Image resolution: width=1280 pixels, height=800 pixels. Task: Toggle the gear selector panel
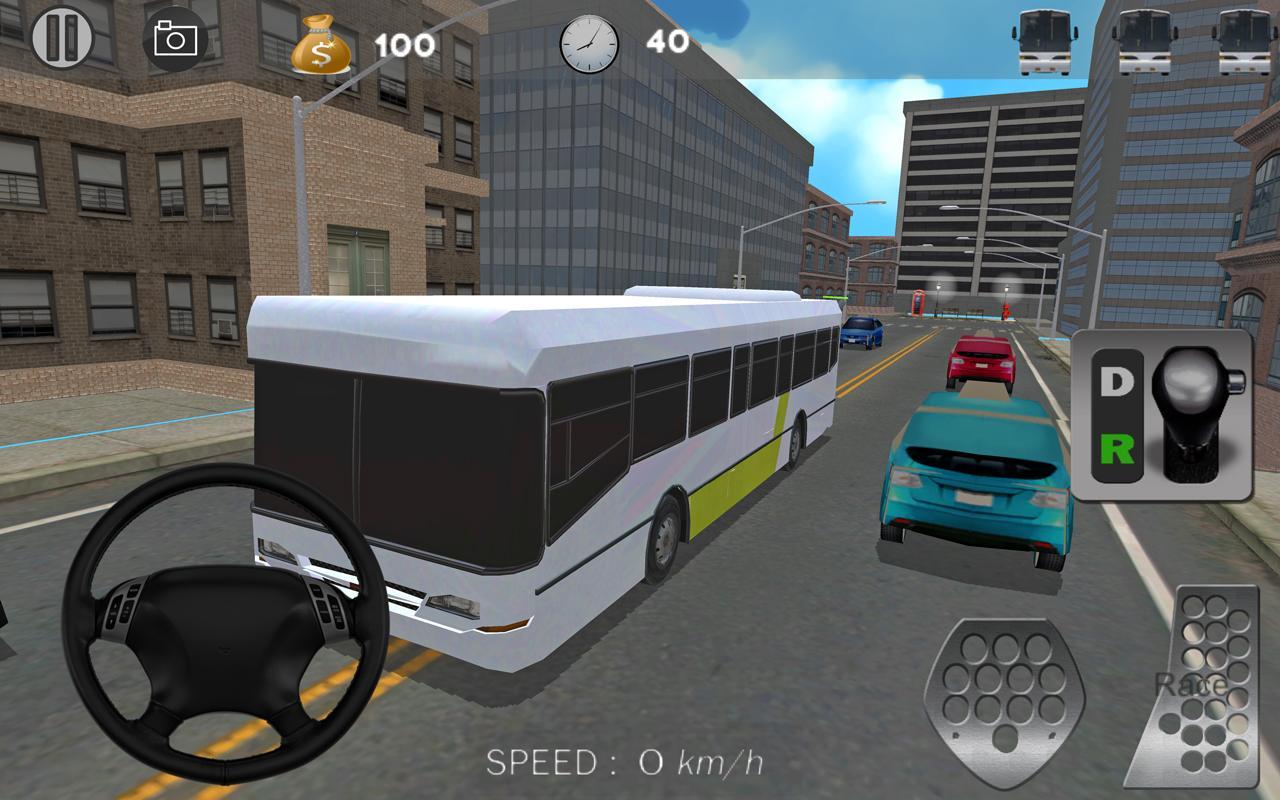coord(1162,415)
